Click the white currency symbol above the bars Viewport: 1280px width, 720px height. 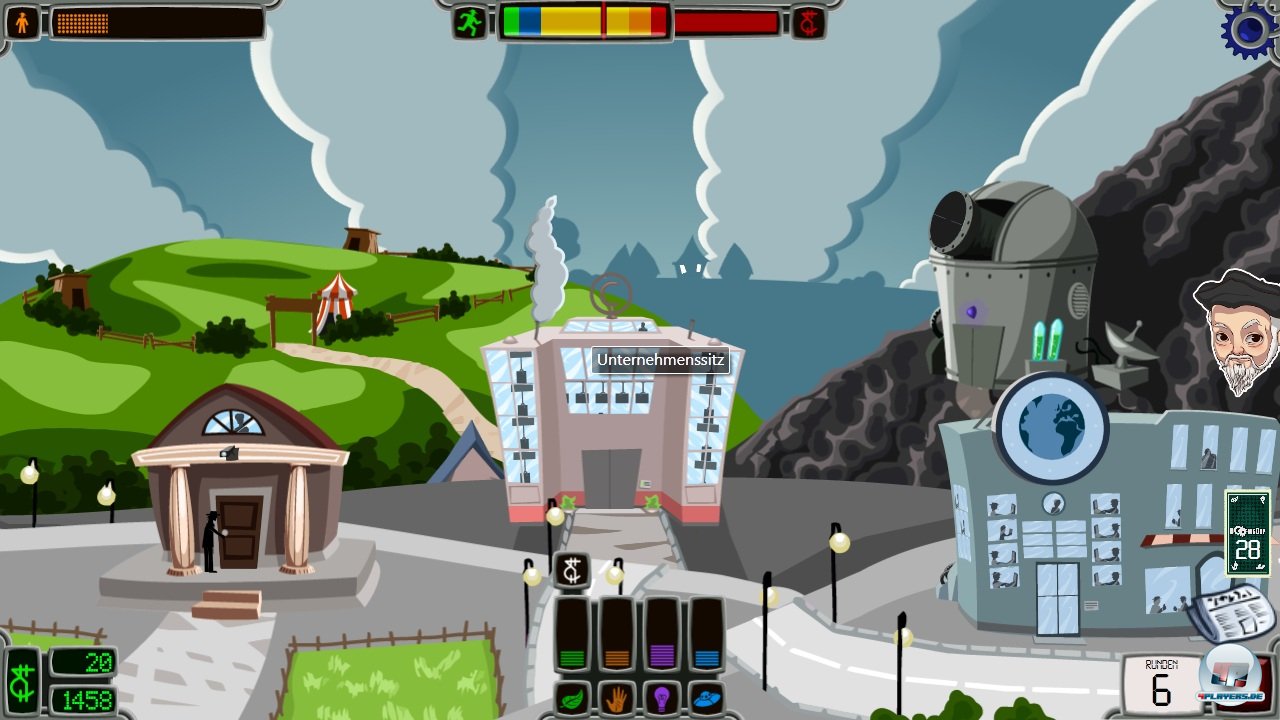point(571,571)
